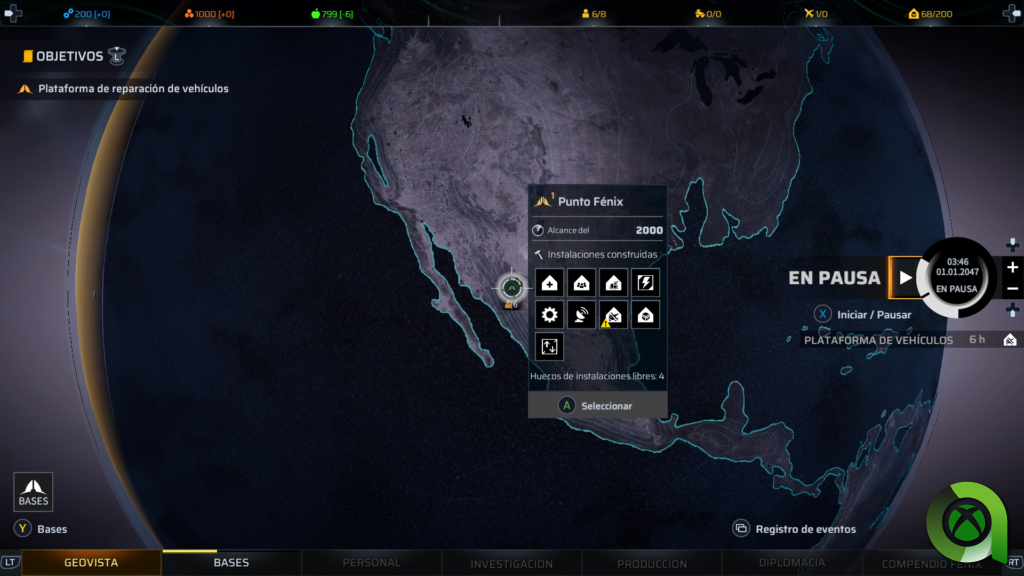Open the Bases tab
Screen dimensions: 1024x576
(231, 563)
